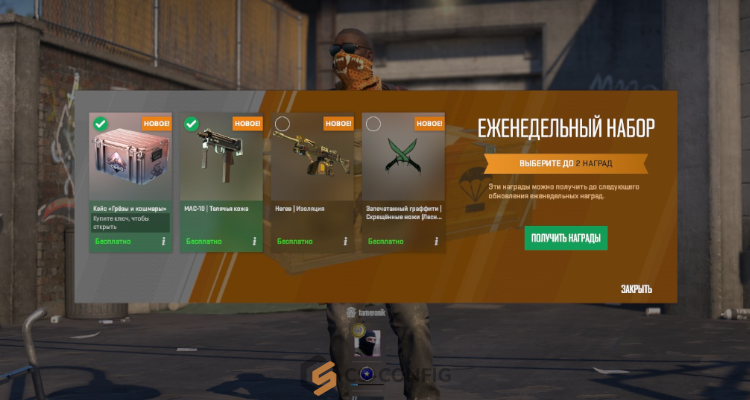Show info for the MAC-10 reward
This screenshot has width=750, height=400.
click(x=254, y=241)
